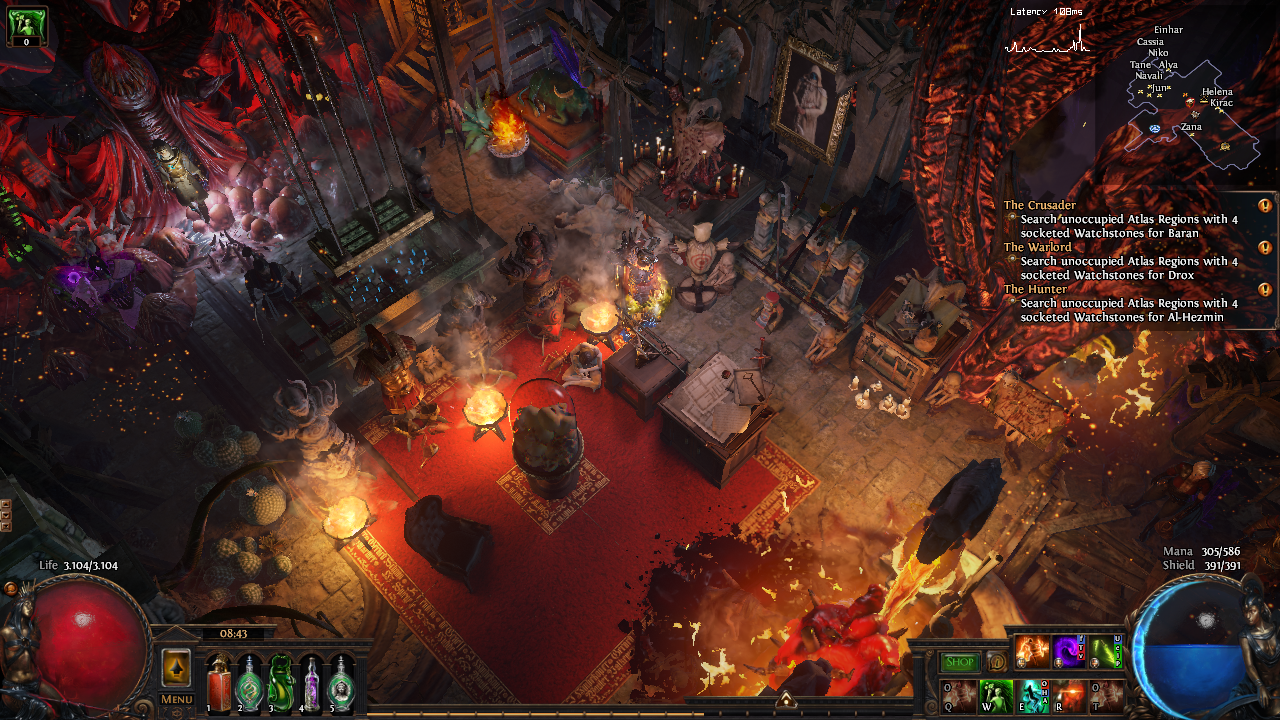This screenshot has width=1280, height=720.
Task: Select the purple vortex skill icon
Action: [1069, 652]
